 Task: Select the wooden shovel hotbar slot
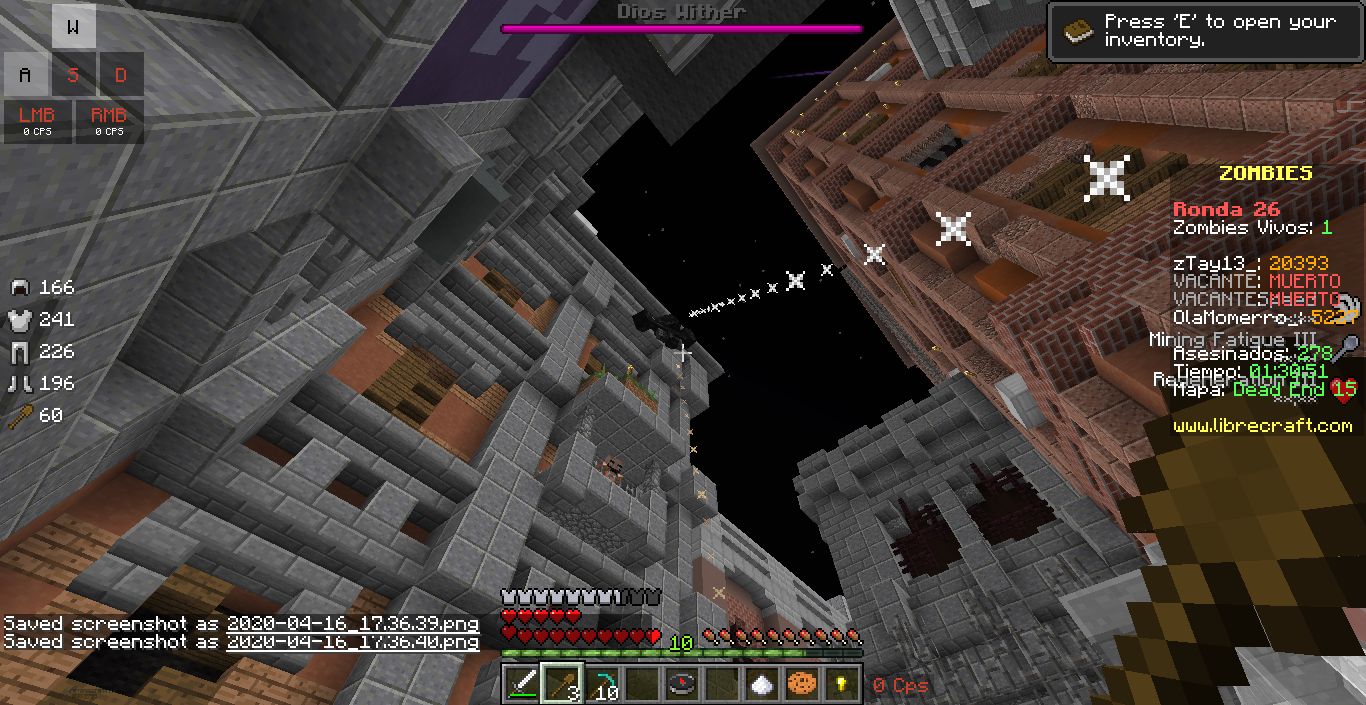coord(561,684)
